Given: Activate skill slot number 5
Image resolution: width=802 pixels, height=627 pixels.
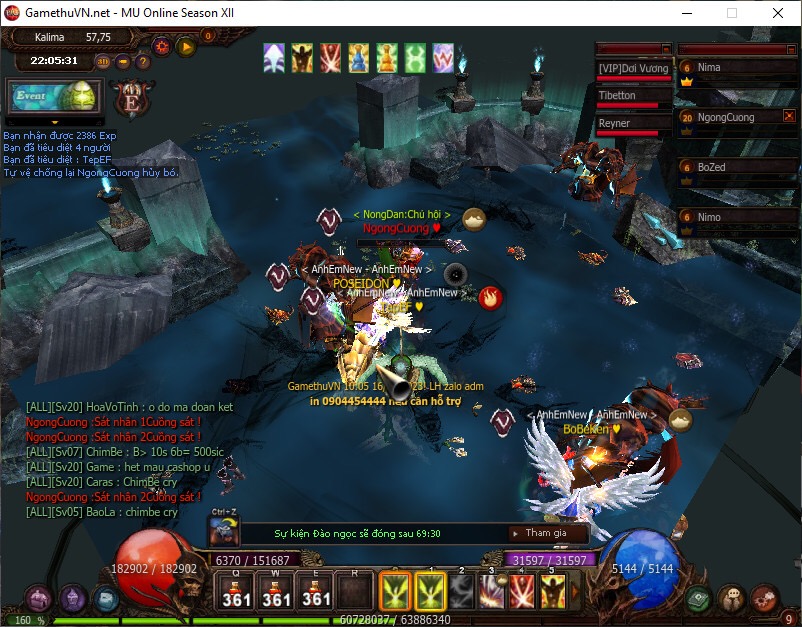Looking at the screenshot, I should (553, 592).
